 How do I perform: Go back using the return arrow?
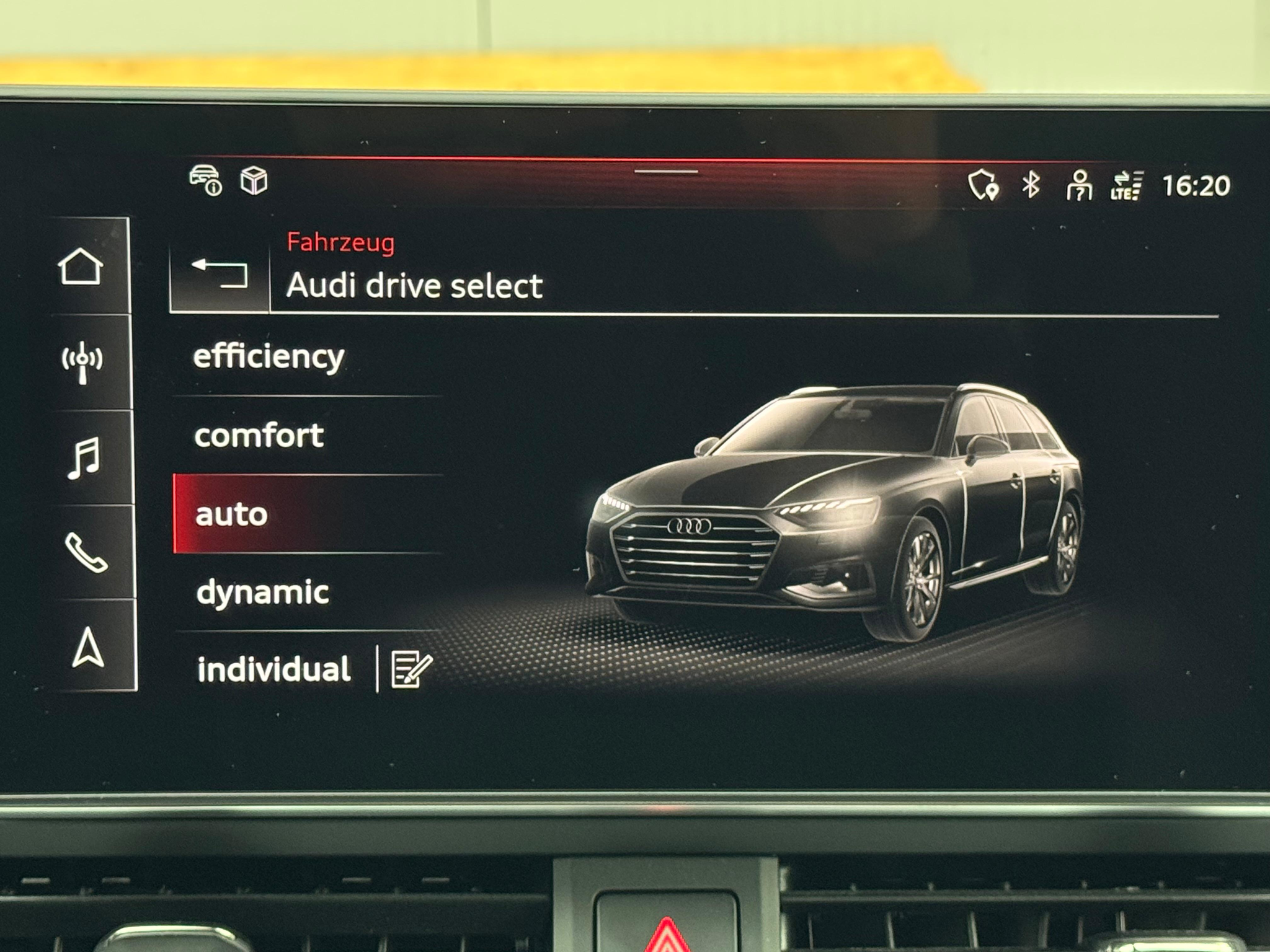pyautogui.click(x=220, y=273)
